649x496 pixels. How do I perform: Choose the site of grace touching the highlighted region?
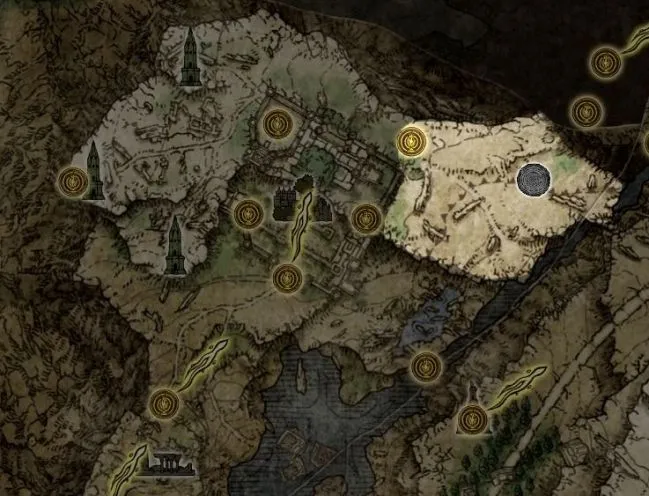pos(408,141)
